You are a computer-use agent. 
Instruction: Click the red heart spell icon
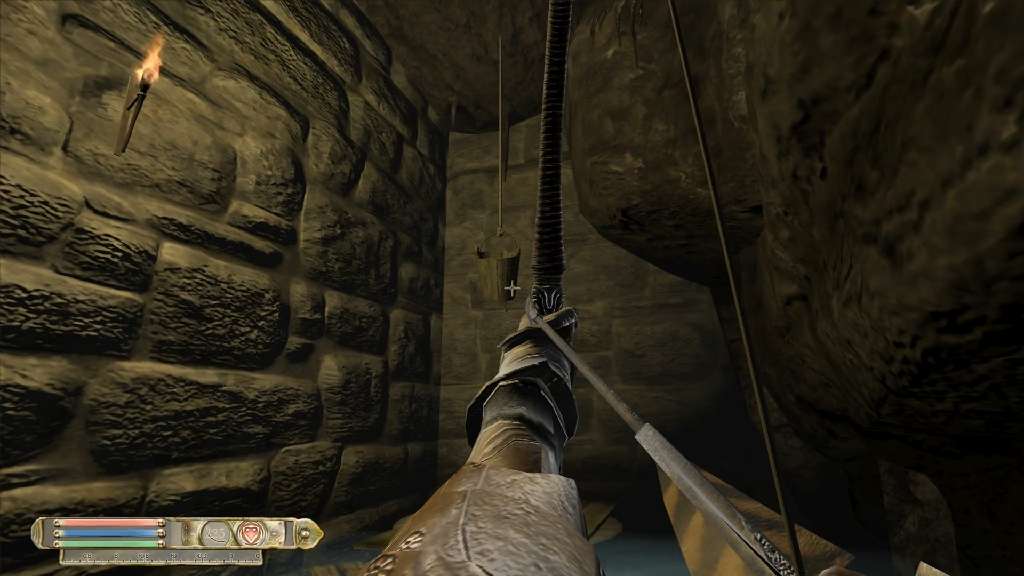pos(250,533)
